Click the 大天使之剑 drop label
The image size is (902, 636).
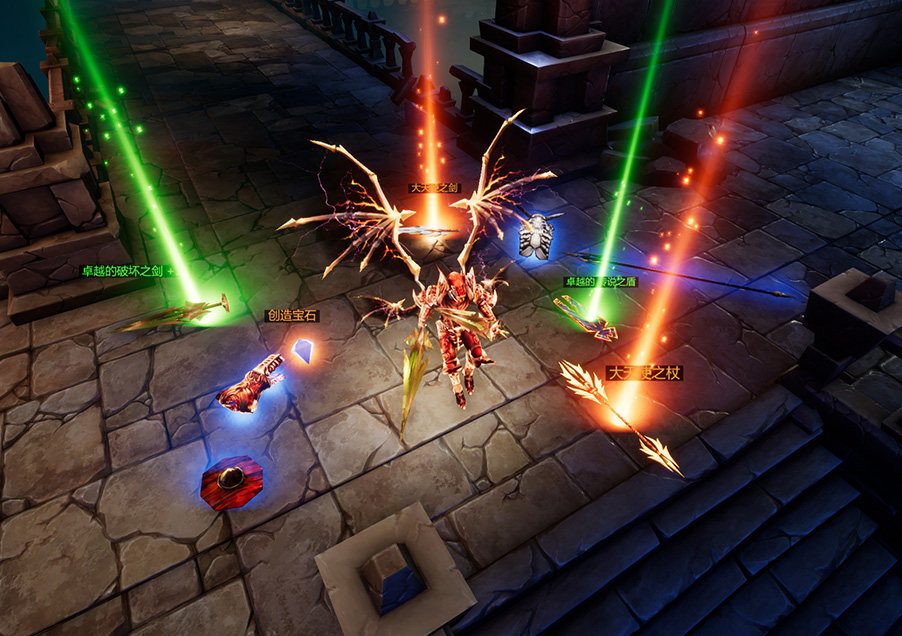pyautogui.click(x=434, y=187)
